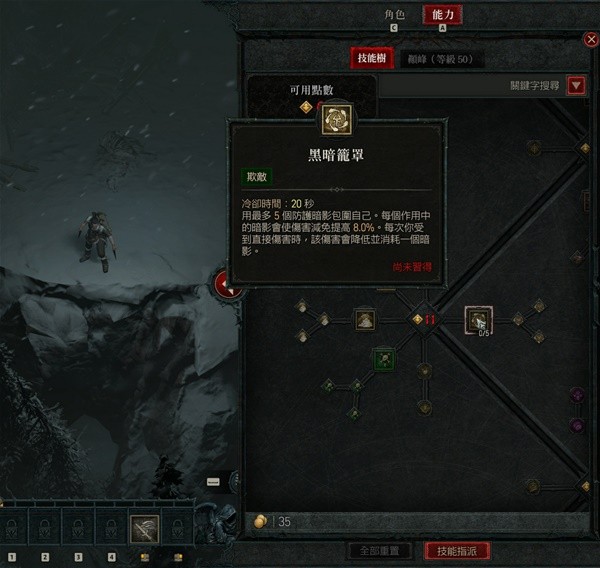This screenshot has height=568, width=600.
Task: Choose the green-framed skill node in the tree
Action: point(383,358)
